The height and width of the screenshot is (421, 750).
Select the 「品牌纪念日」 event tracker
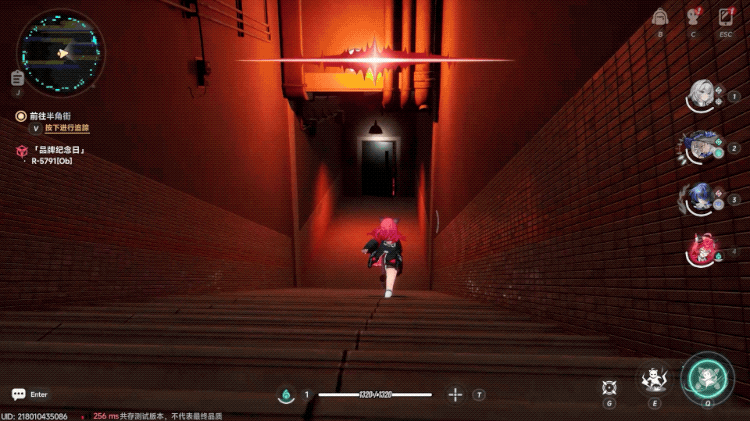[x=57, y=150]
